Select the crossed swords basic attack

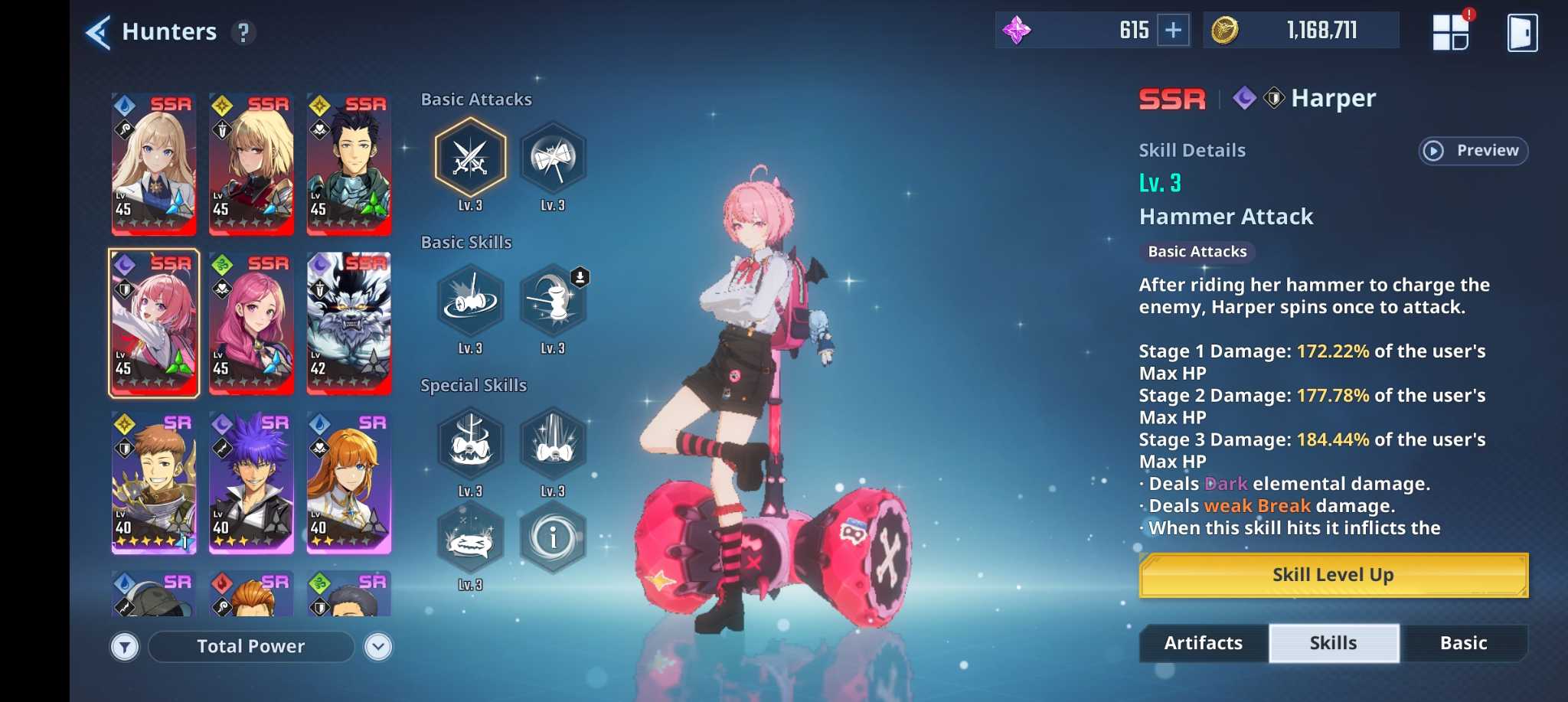470,158
